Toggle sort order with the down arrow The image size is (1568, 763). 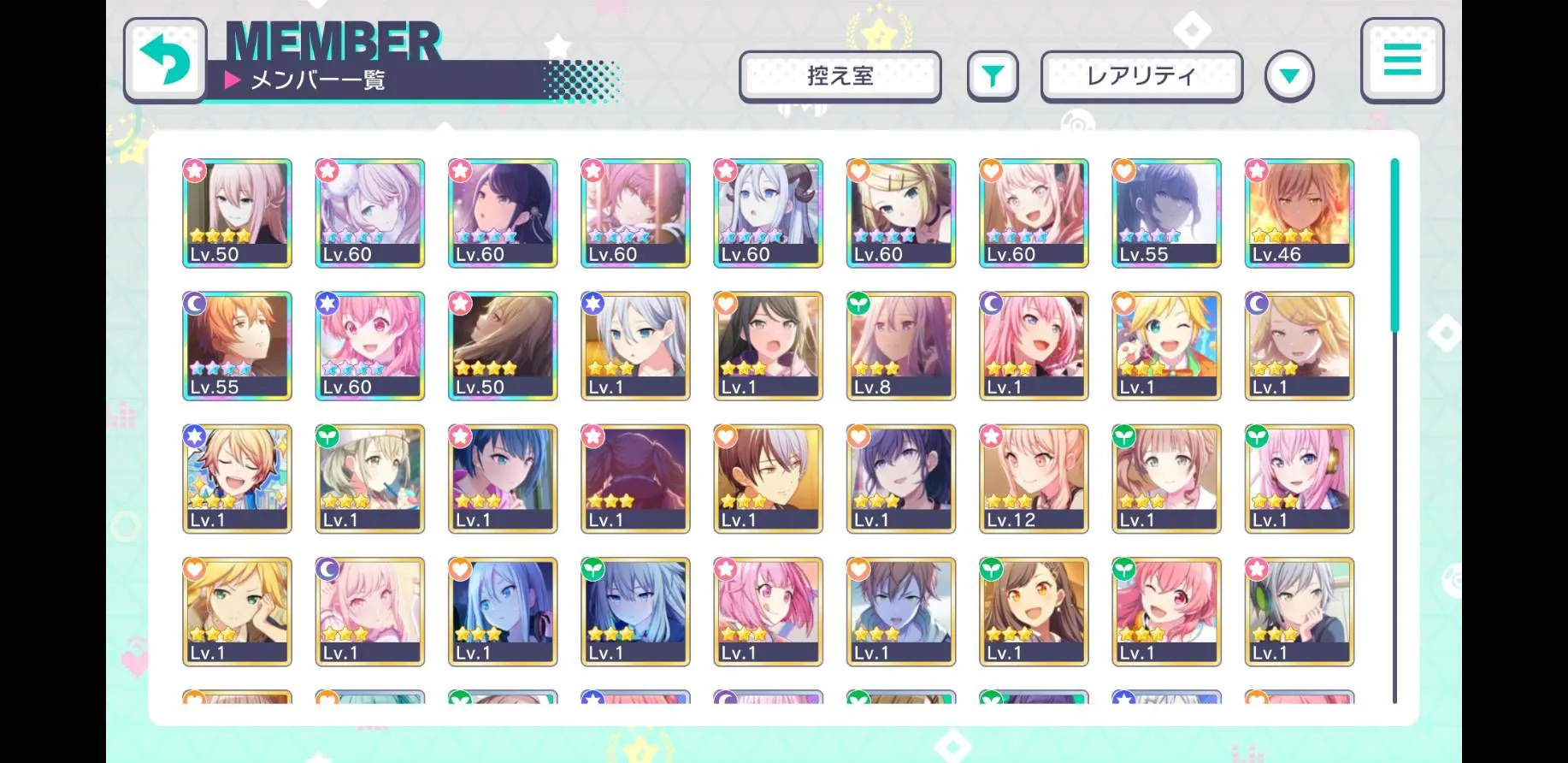coord(1289,76)
